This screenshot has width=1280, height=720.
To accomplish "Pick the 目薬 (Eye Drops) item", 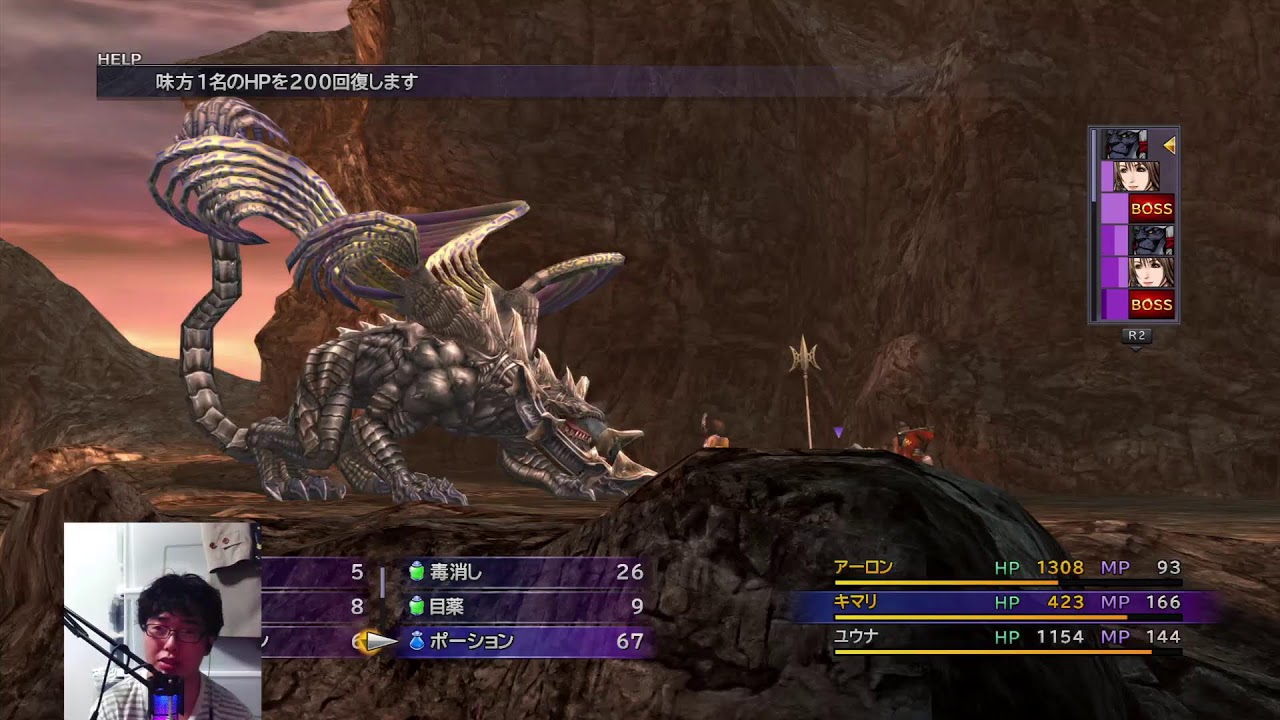I will [x=446, y=606].
